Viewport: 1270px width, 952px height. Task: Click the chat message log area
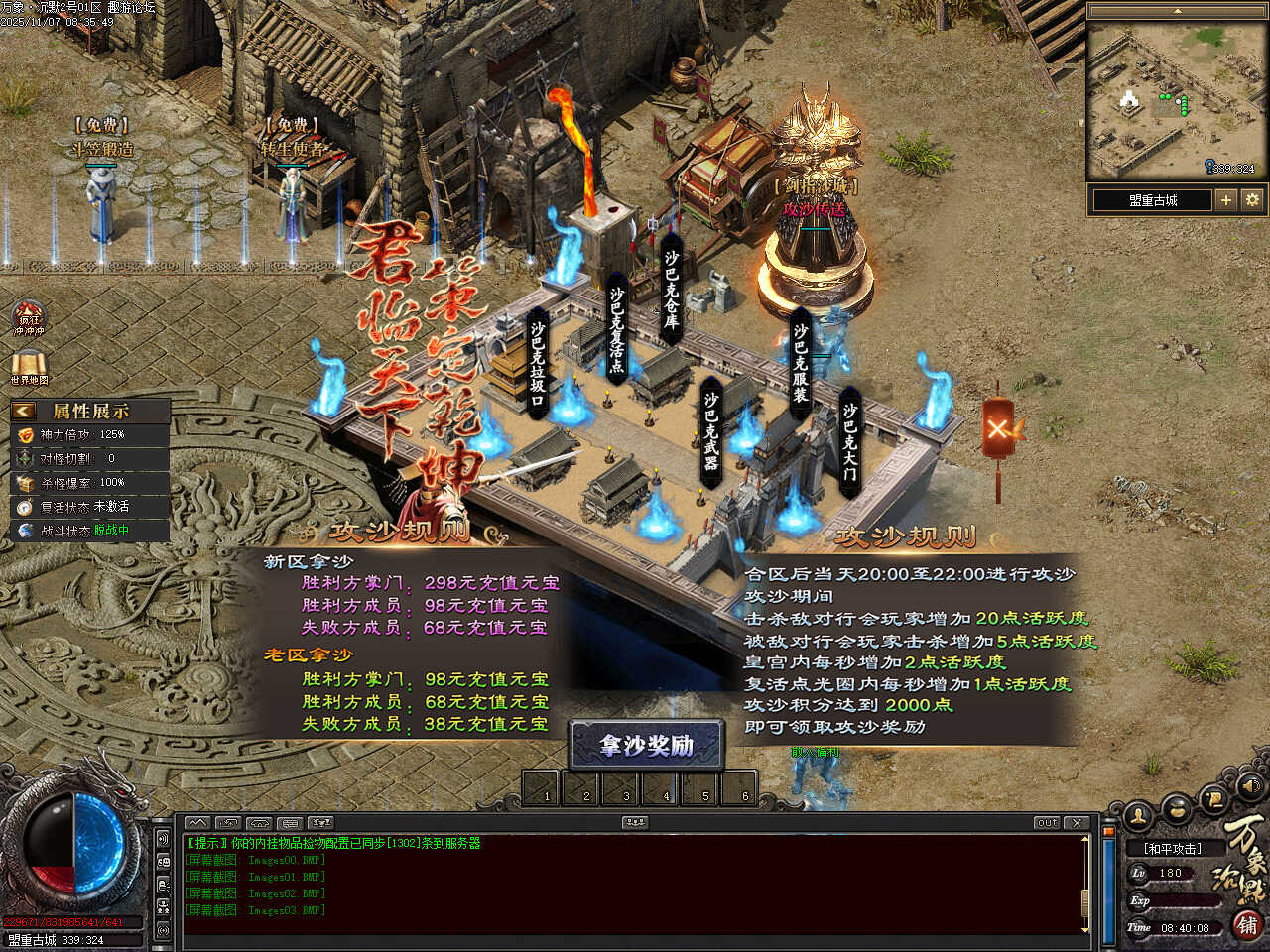(x=635, y=883)
